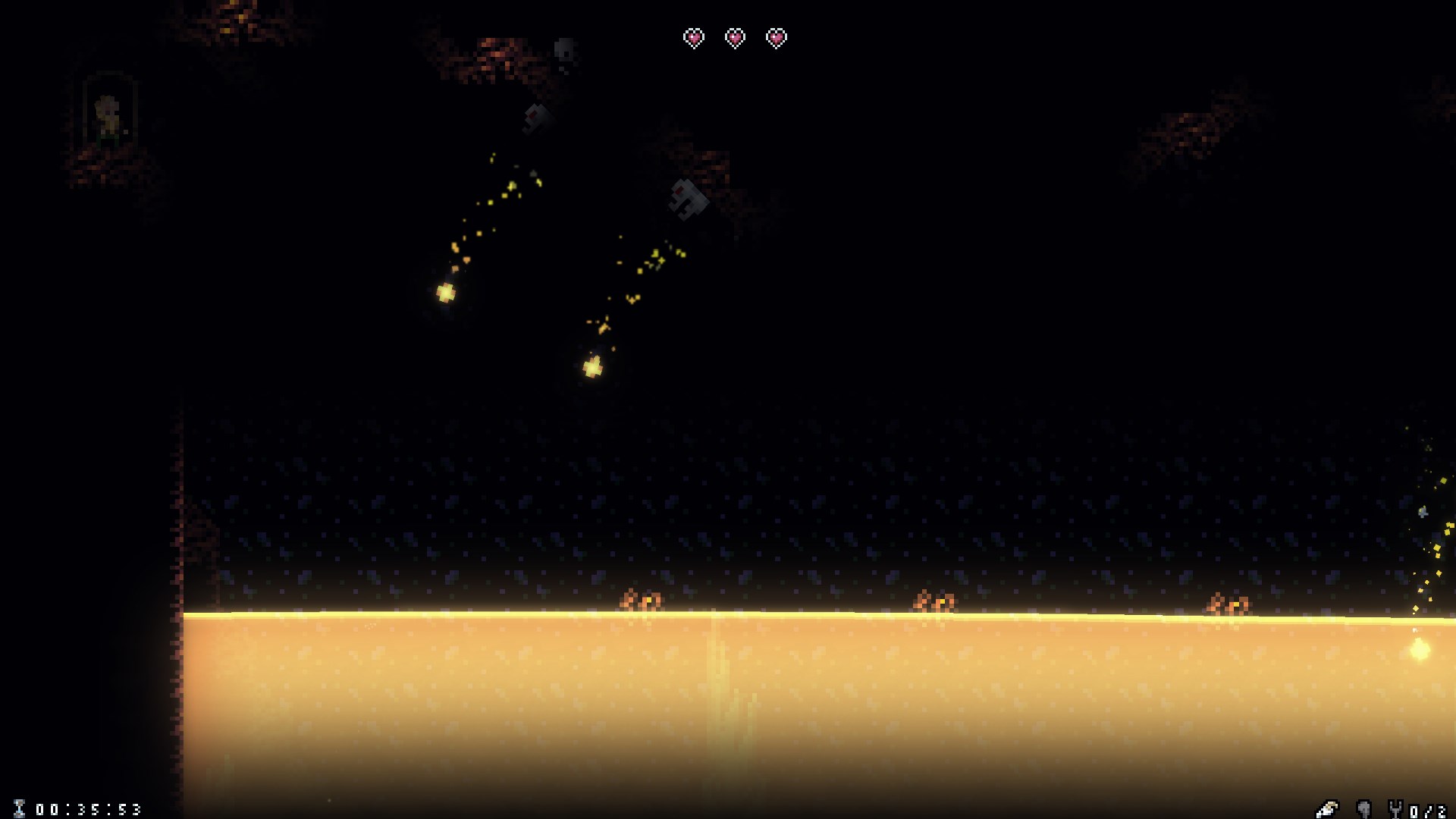
Task: Select the tuning fork icon beside the 0/2 counter
Action: point(1397,808)
